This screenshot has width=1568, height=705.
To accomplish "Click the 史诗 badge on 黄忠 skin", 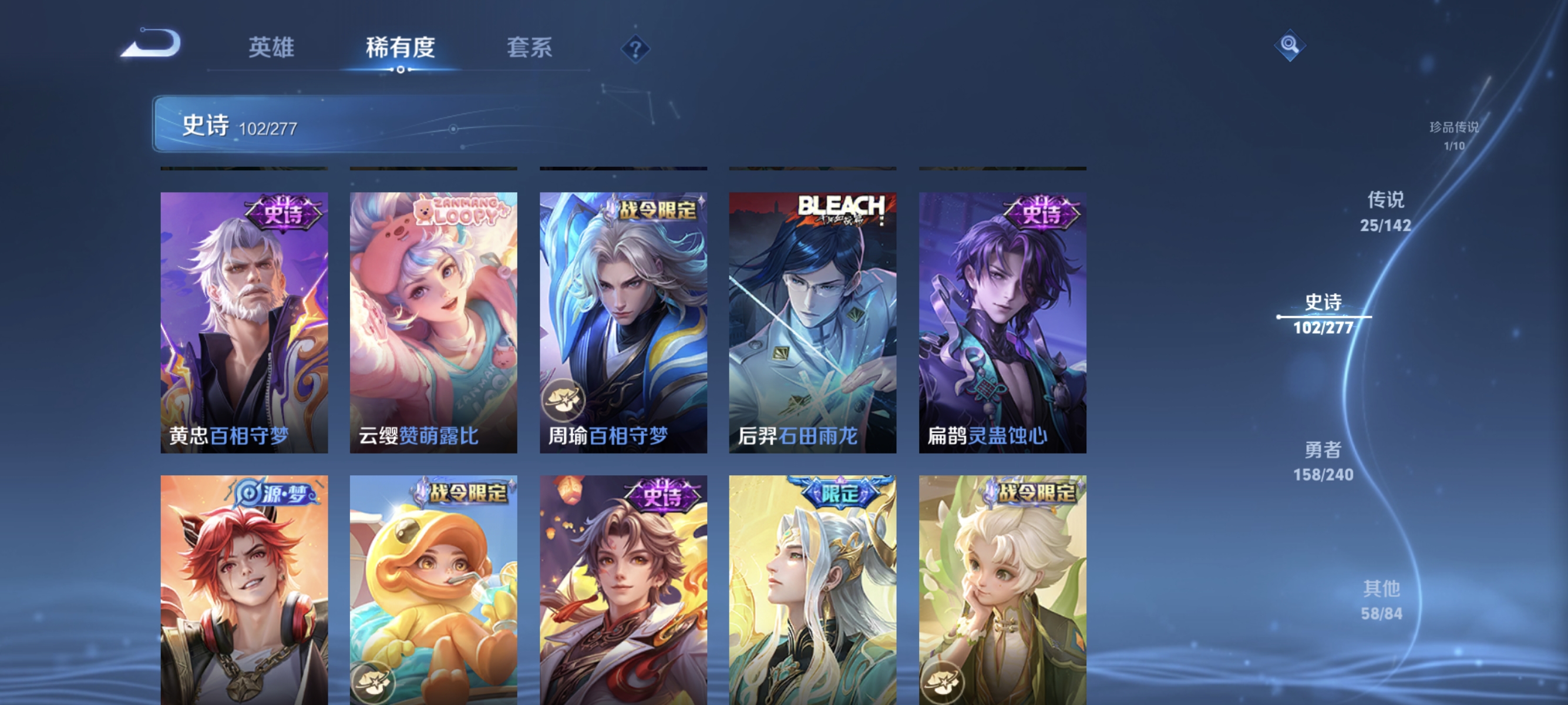I will click(284, 211).
